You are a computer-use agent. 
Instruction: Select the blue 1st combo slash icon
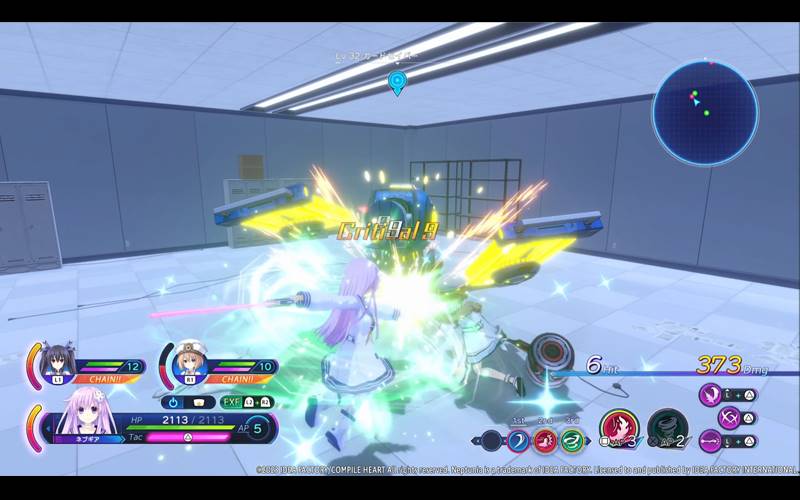point(518,440)
